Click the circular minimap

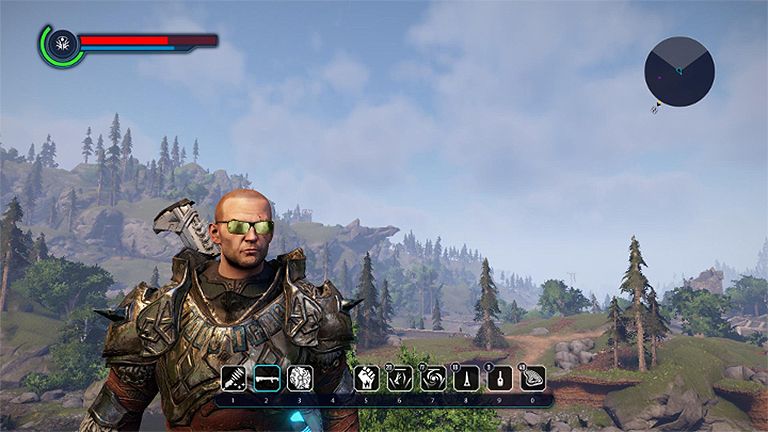point(679,71)
